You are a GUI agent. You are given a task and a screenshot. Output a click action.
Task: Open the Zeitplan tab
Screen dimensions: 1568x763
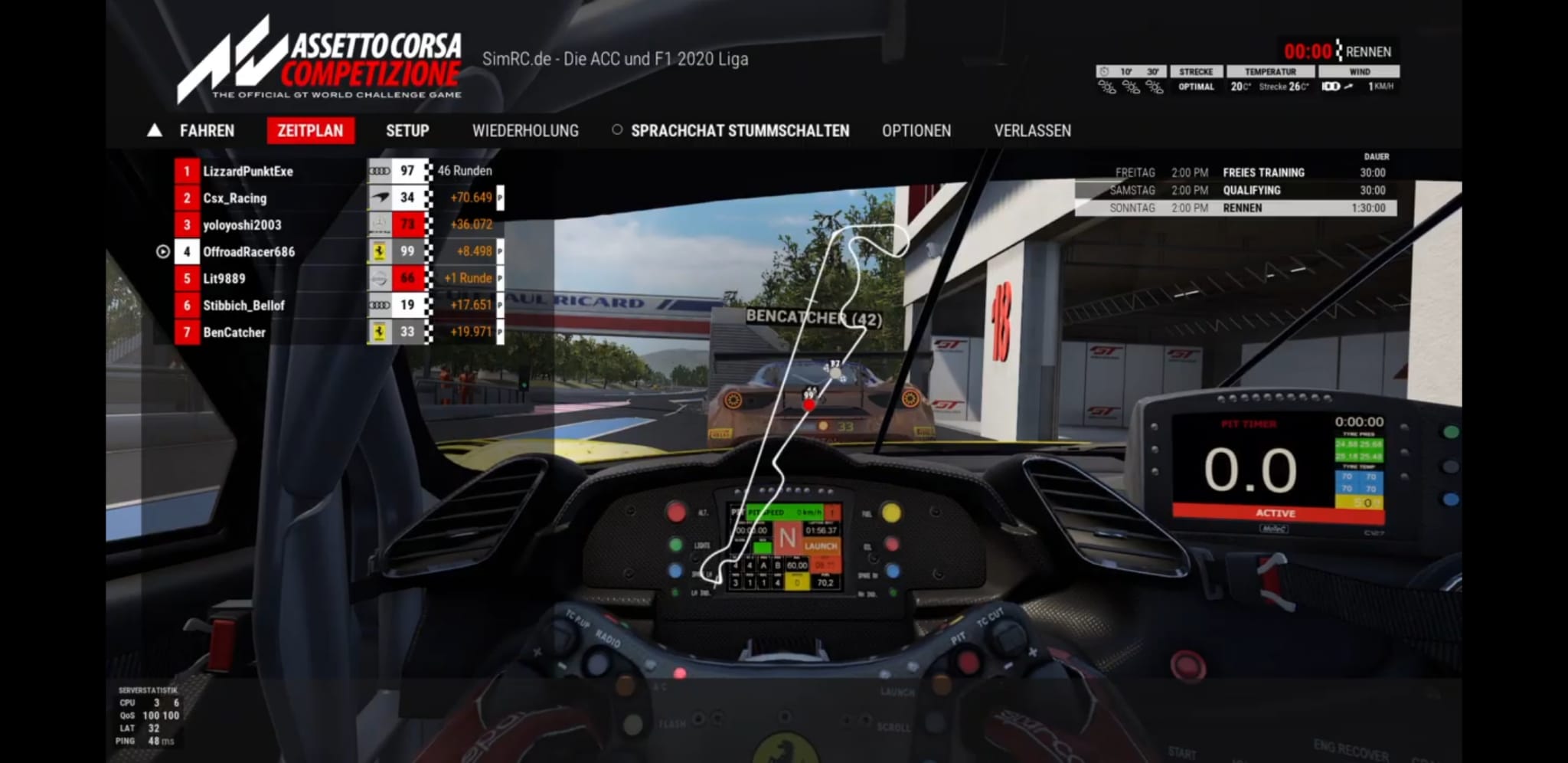click(310, 131)
